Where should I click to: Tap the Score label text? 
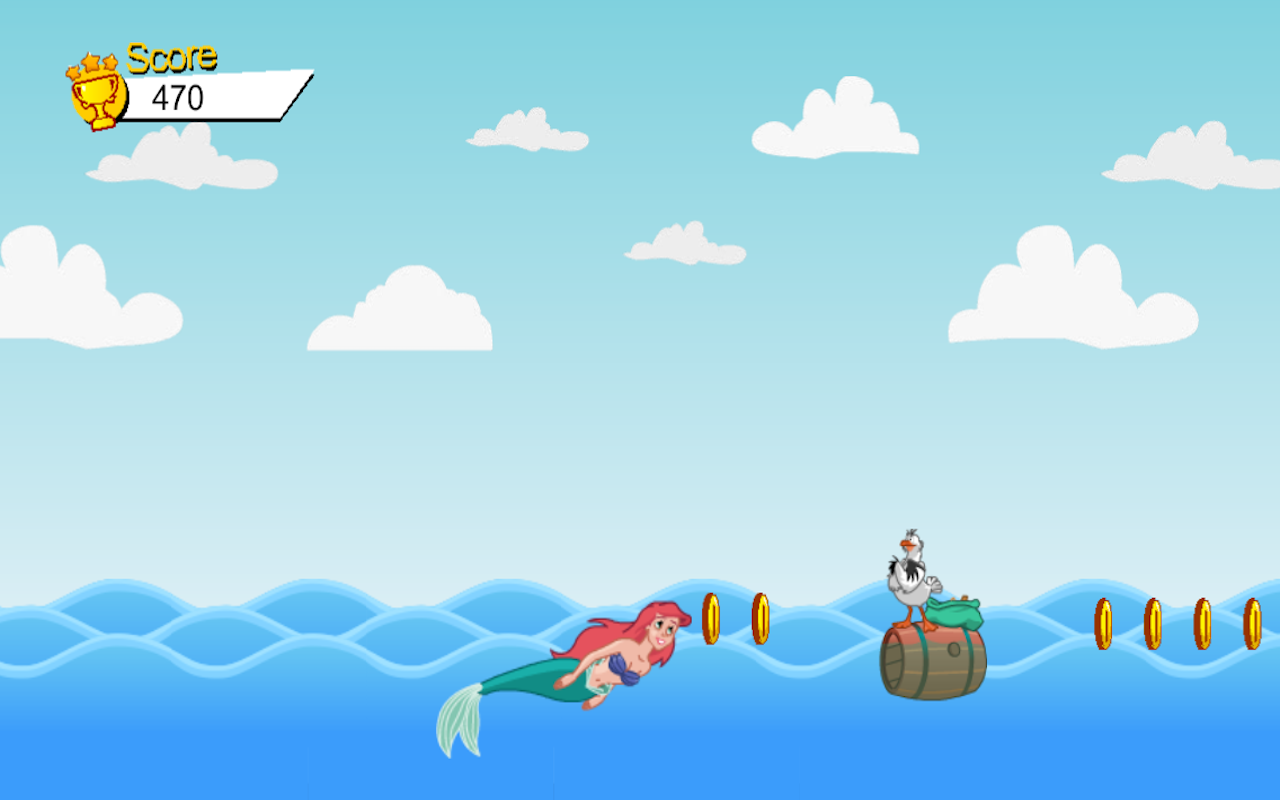(x=172, y=57)
